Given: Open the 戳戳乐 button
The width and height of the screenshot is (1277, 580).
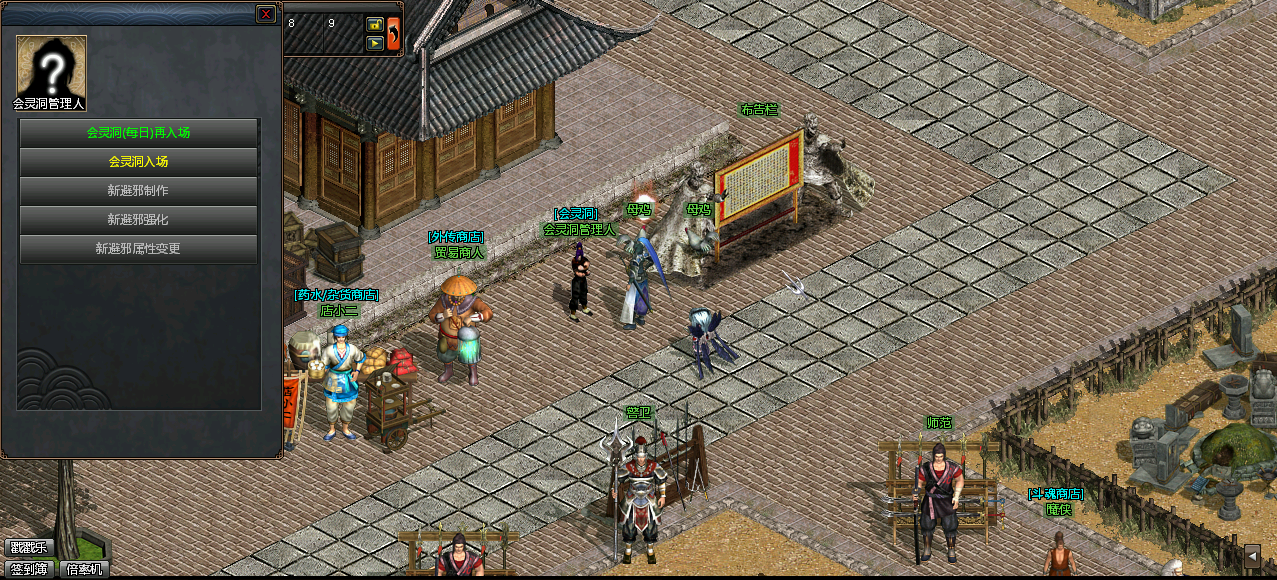Looking at the screenshot, I should 28,548.
